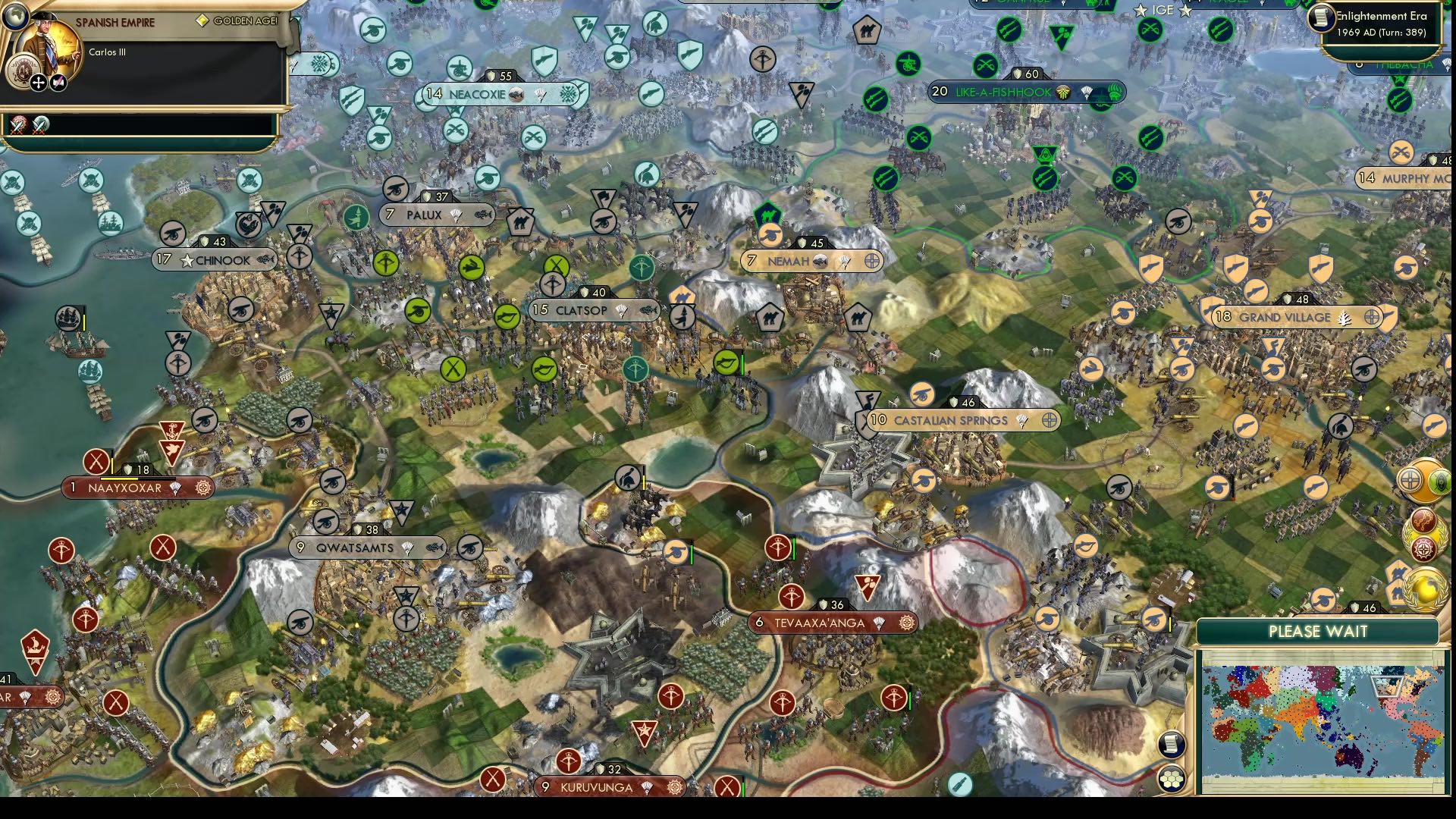Screen dimensions: 1456x819
Task: Click the red religion medallion on right edge
Action: click(x=1423, y=521)
